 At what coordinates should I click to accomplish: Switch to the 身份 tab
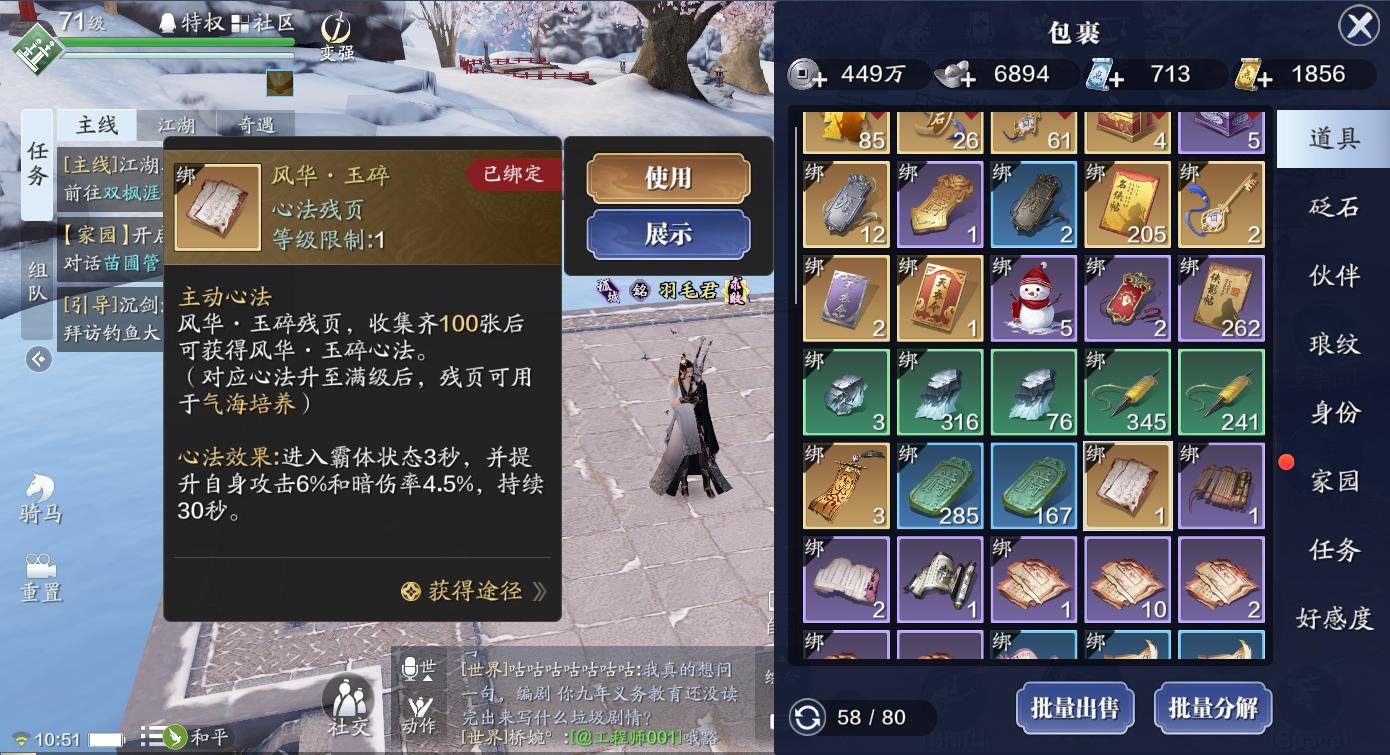click(1334, 412)
